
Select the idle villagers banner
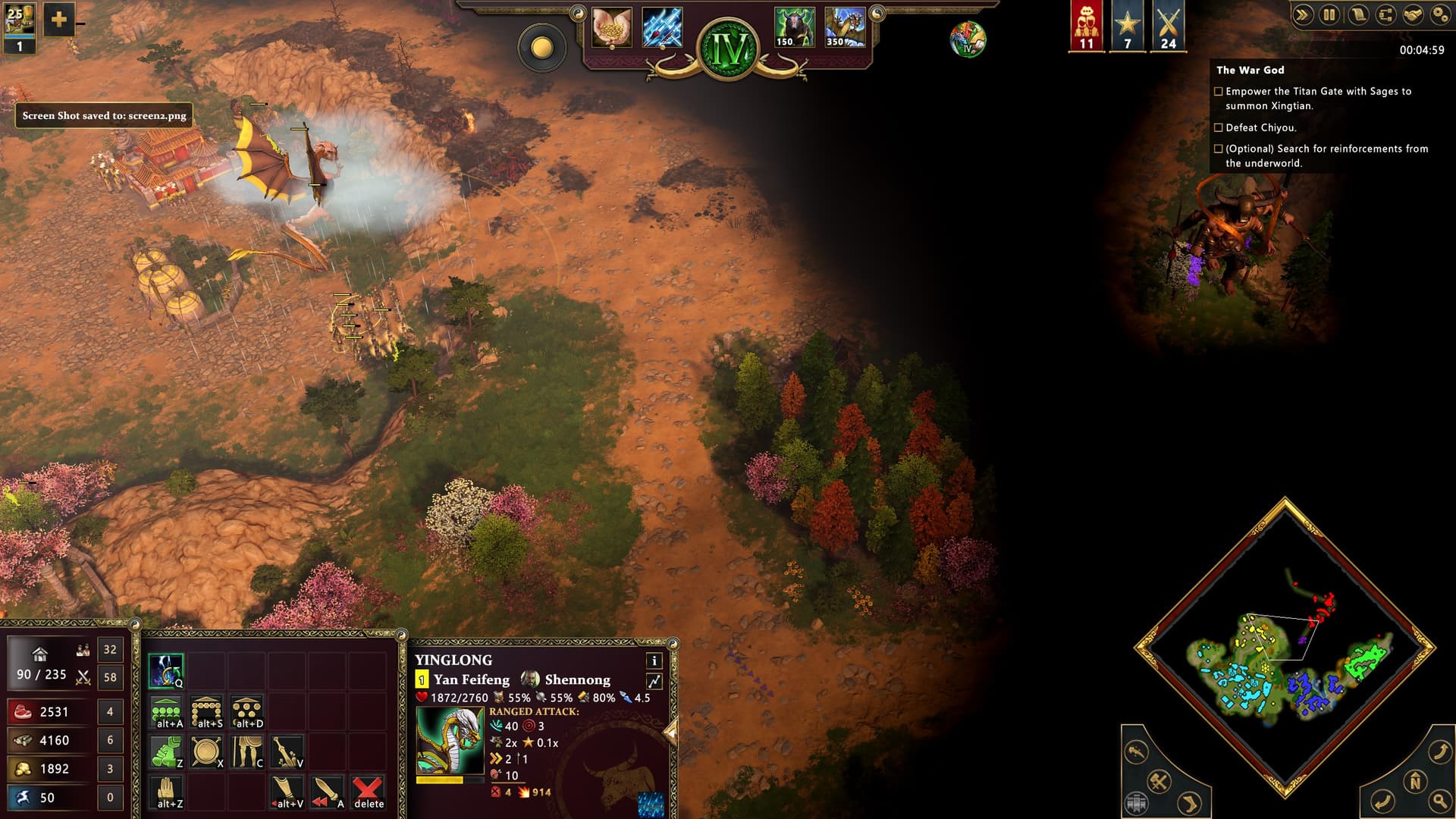[x=1086, y=27]
